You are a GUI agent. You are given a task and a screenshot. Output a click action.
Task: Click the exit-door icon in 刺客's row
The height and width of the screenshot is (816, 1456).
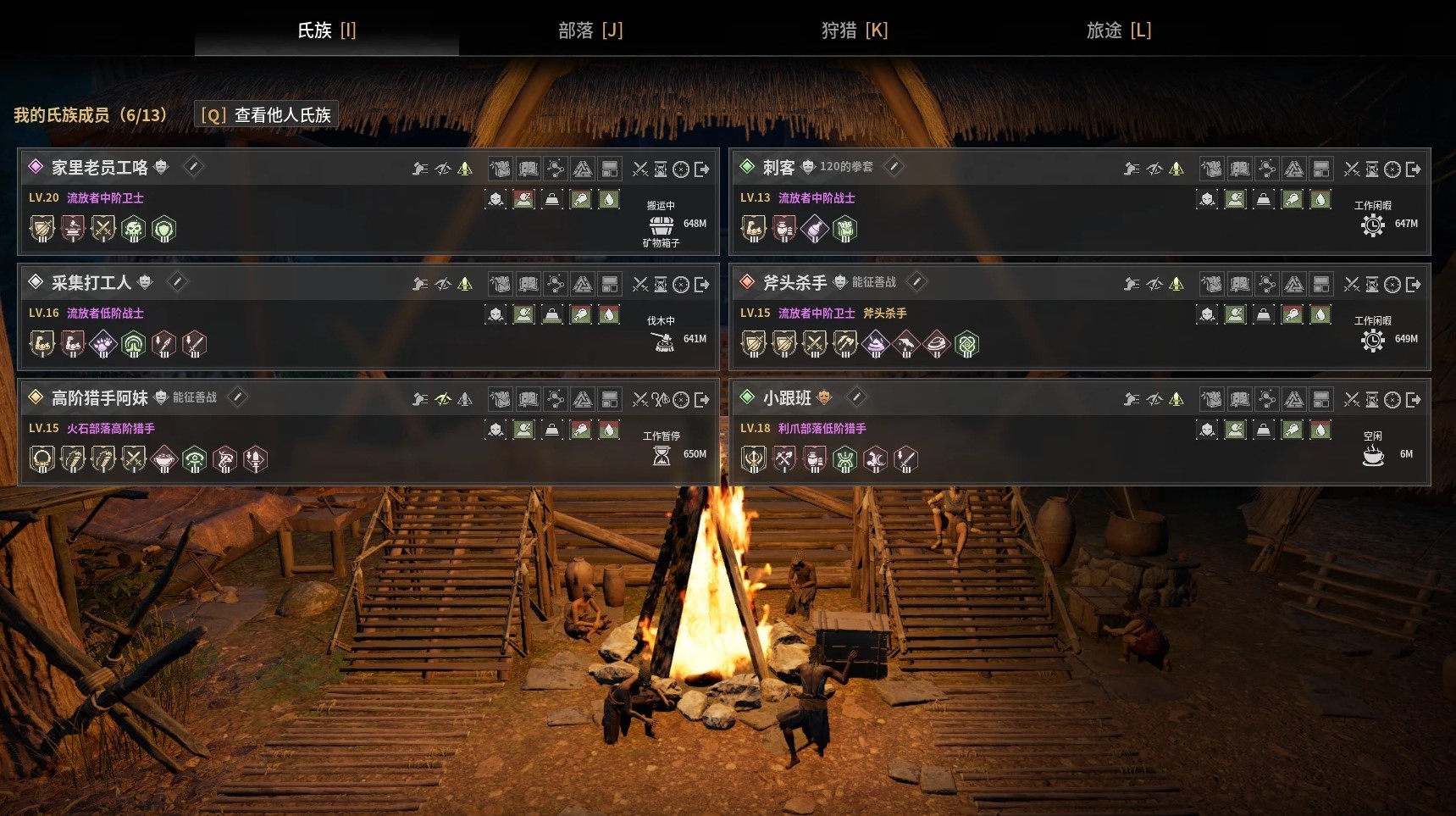click(x=1414, y=169)
